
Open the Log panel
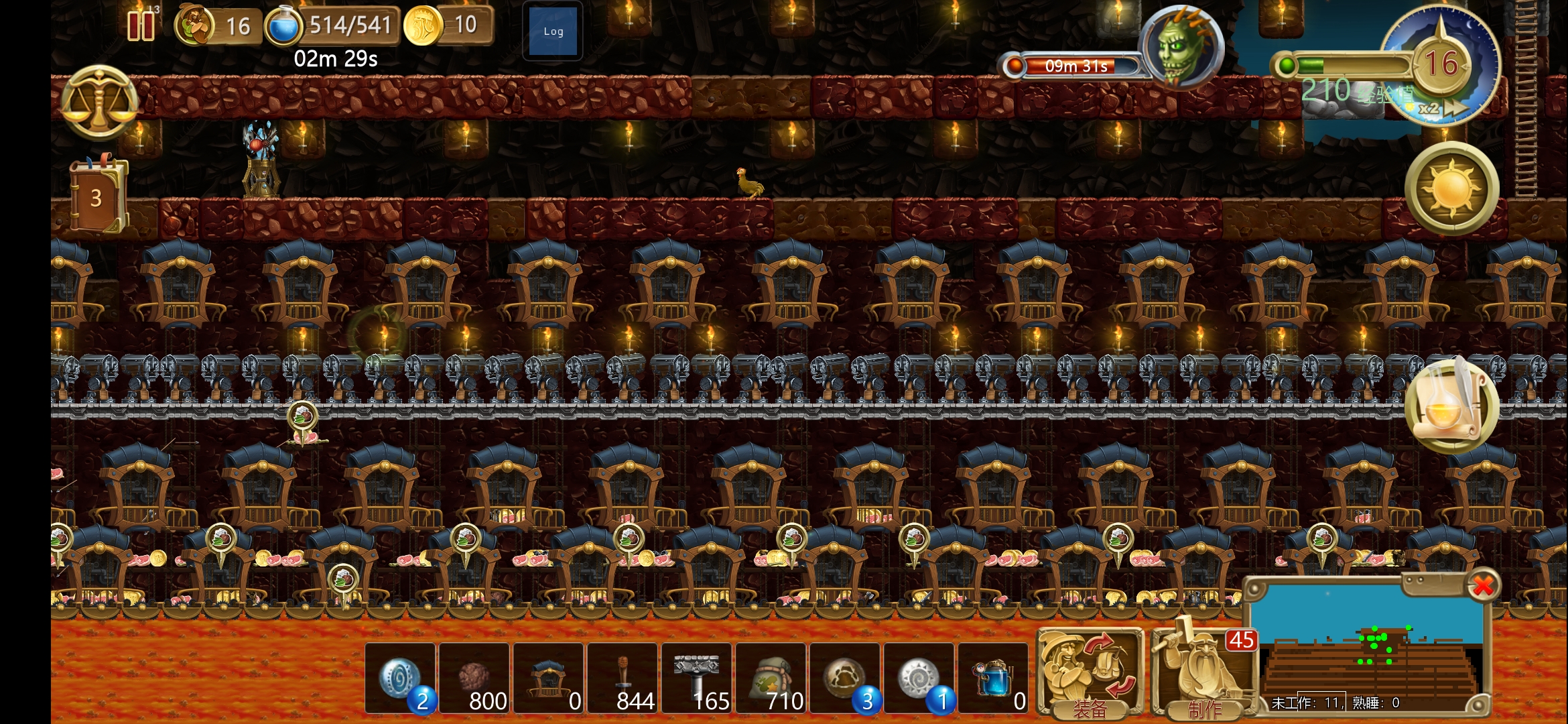click(x=553, y=32)
